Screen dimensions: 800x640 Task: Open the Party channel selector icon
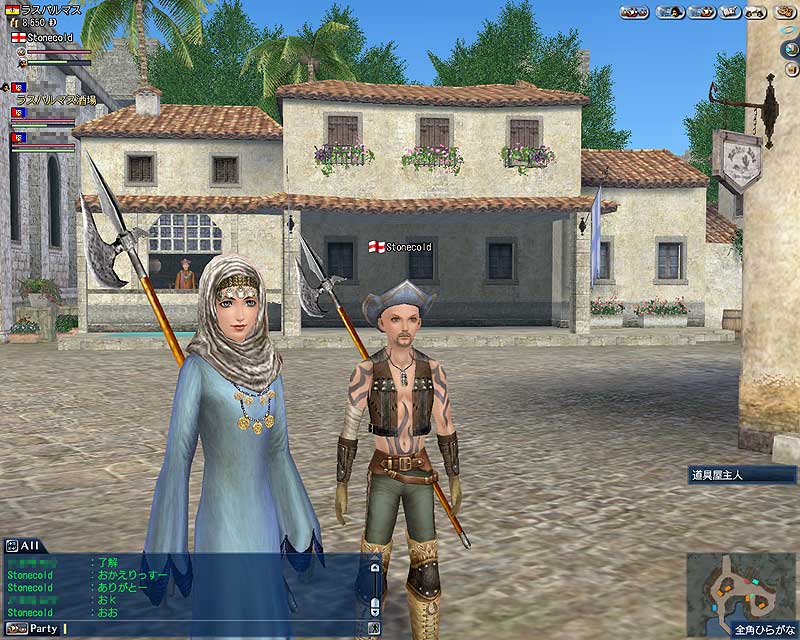15,629
